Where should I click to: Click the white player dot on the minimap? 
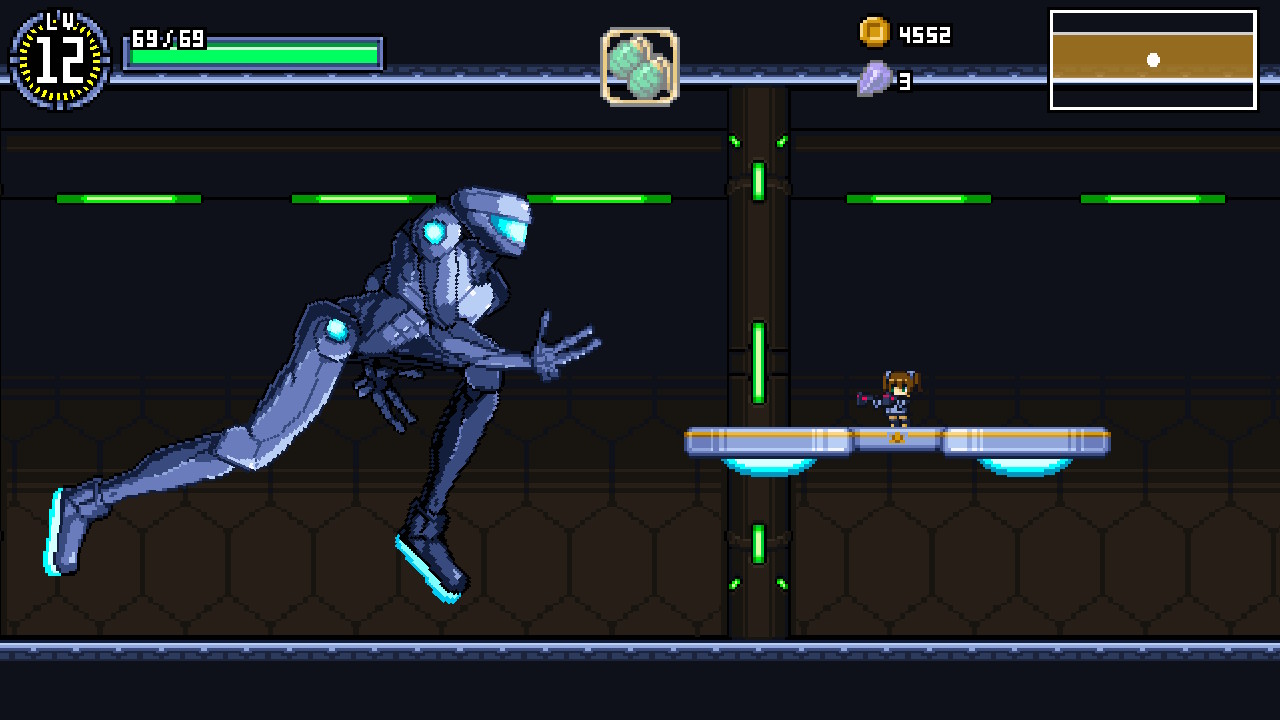[x=1155, y=59]
